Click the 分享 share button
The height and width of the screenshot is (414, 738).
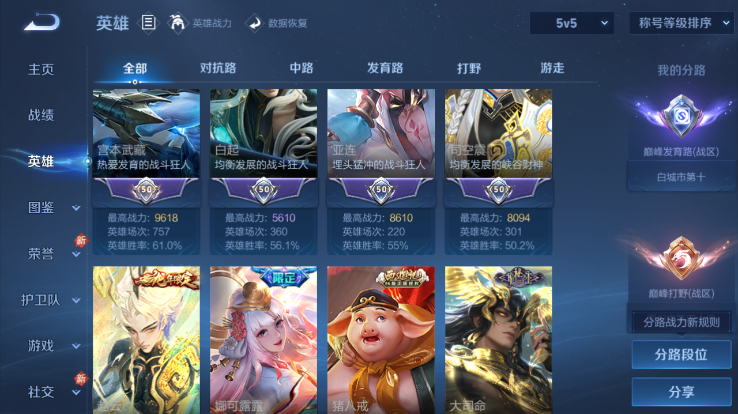point(680,391)
